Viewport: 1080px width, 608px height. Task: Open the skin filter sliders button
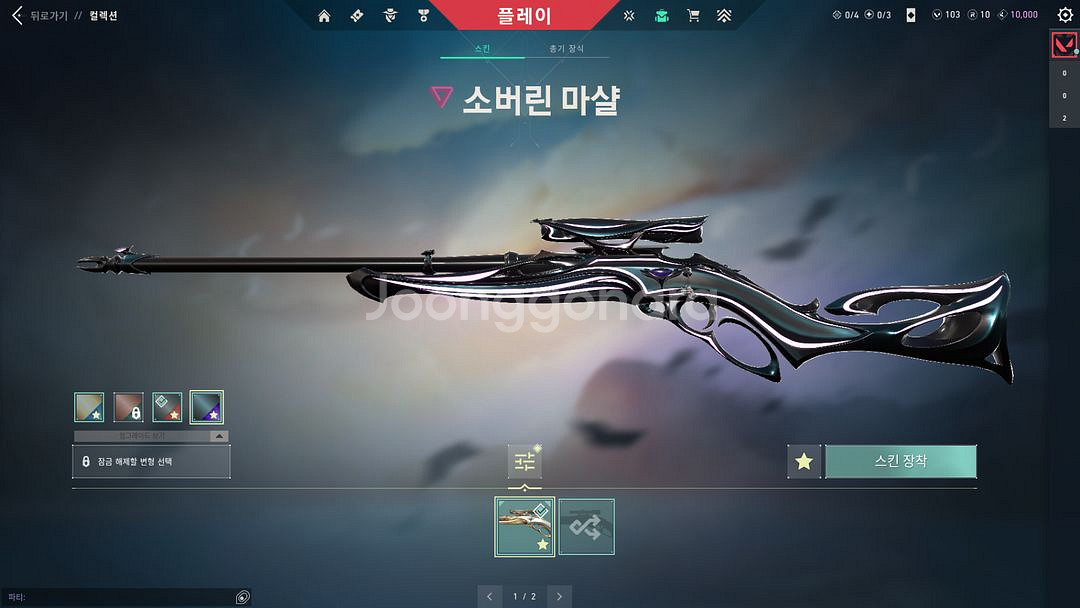coord(525,461)
